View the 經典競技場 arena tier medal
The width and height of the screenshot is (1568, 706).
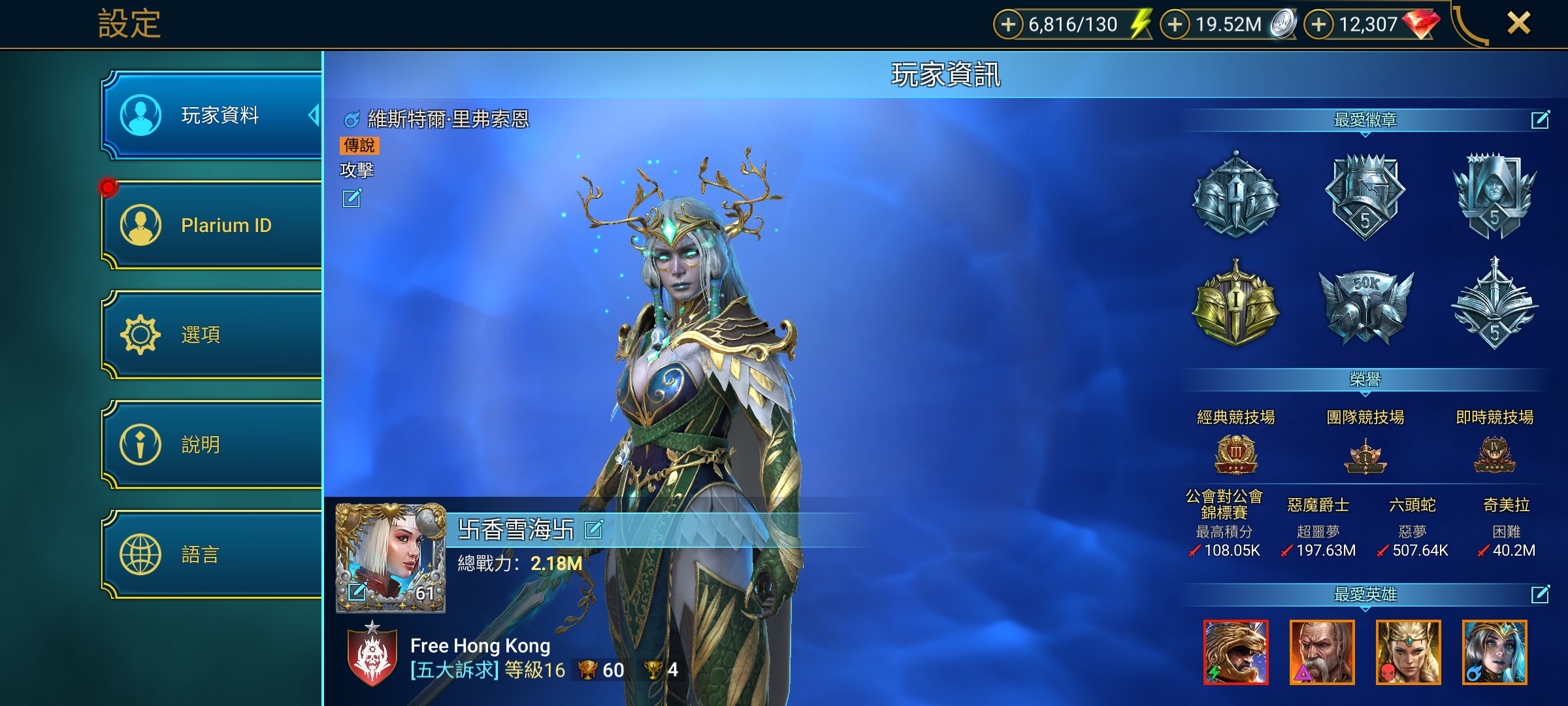tap(1235, 454)
